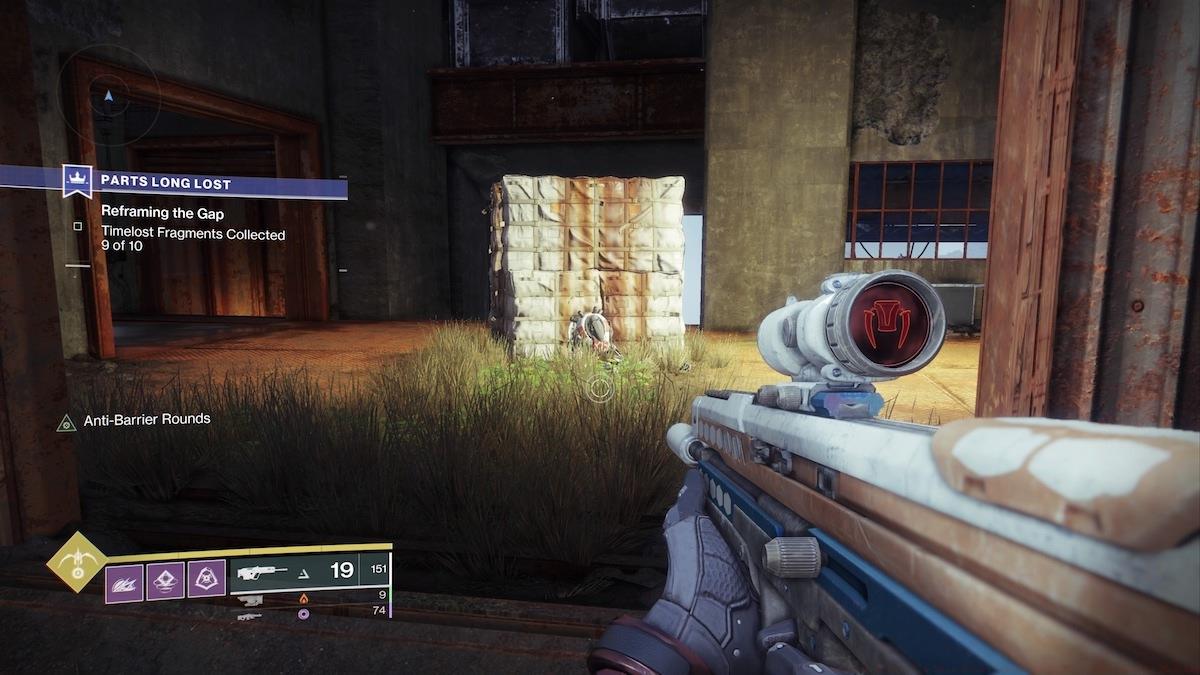This screenshot has width=1200, height=675.
Task: Click the crown quest icon
Action: click(77, 182)
